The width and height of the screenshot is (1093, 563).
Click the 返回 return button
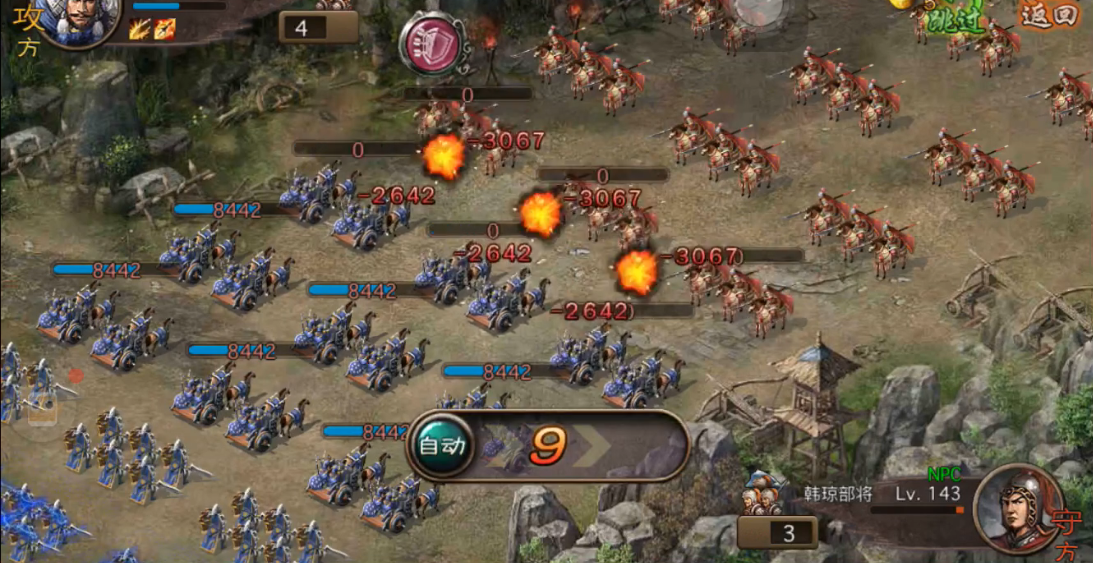[x=1048, y=16]
